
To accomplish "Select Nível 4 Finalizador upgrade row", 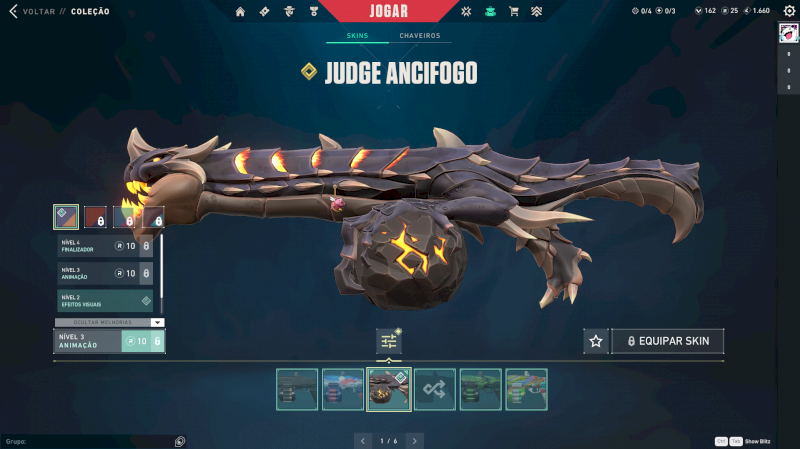I will coord(105,246).
